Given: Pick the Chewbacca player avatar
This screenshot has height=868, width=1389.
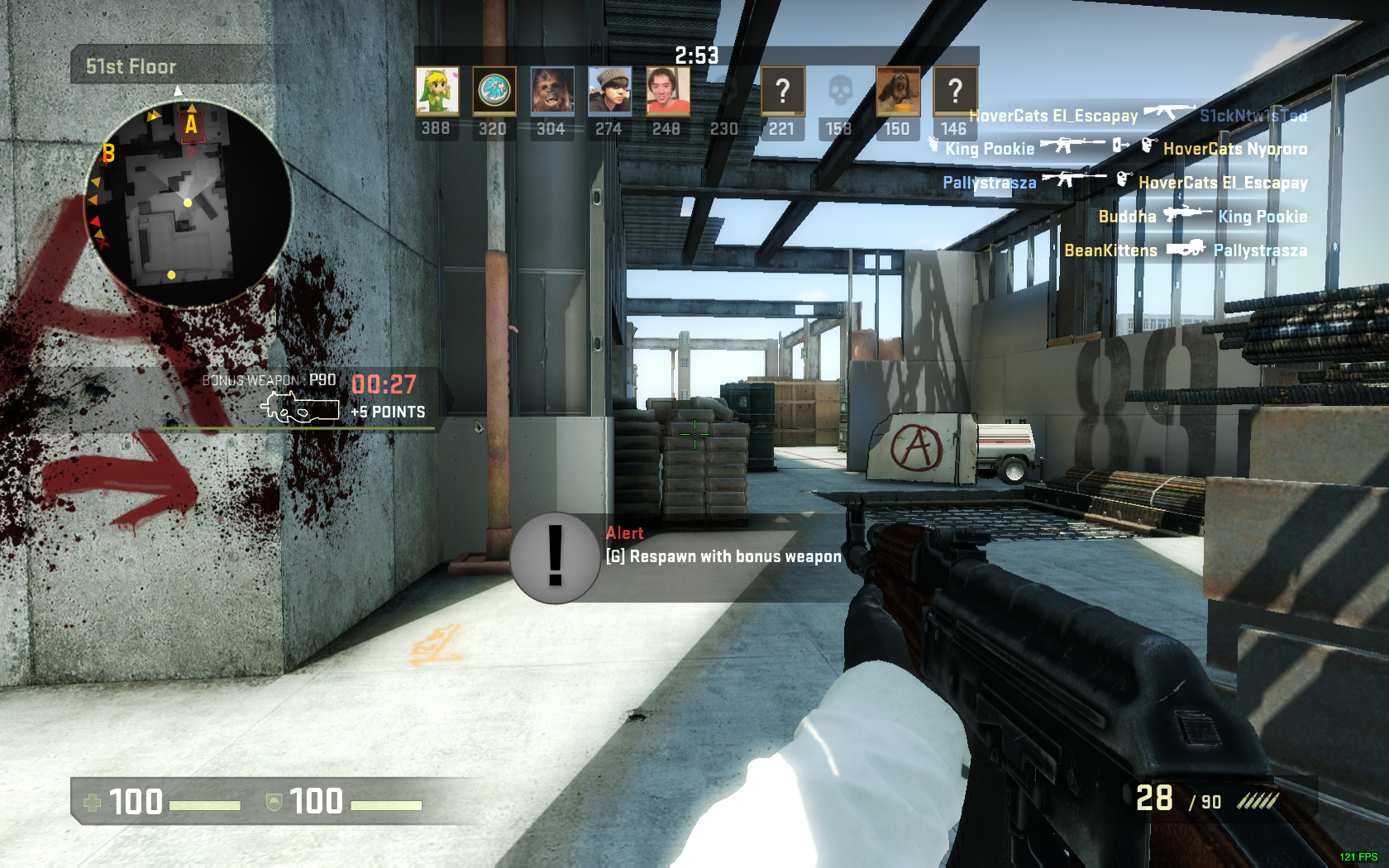Looking at the screenshot, I should [551, 91].
